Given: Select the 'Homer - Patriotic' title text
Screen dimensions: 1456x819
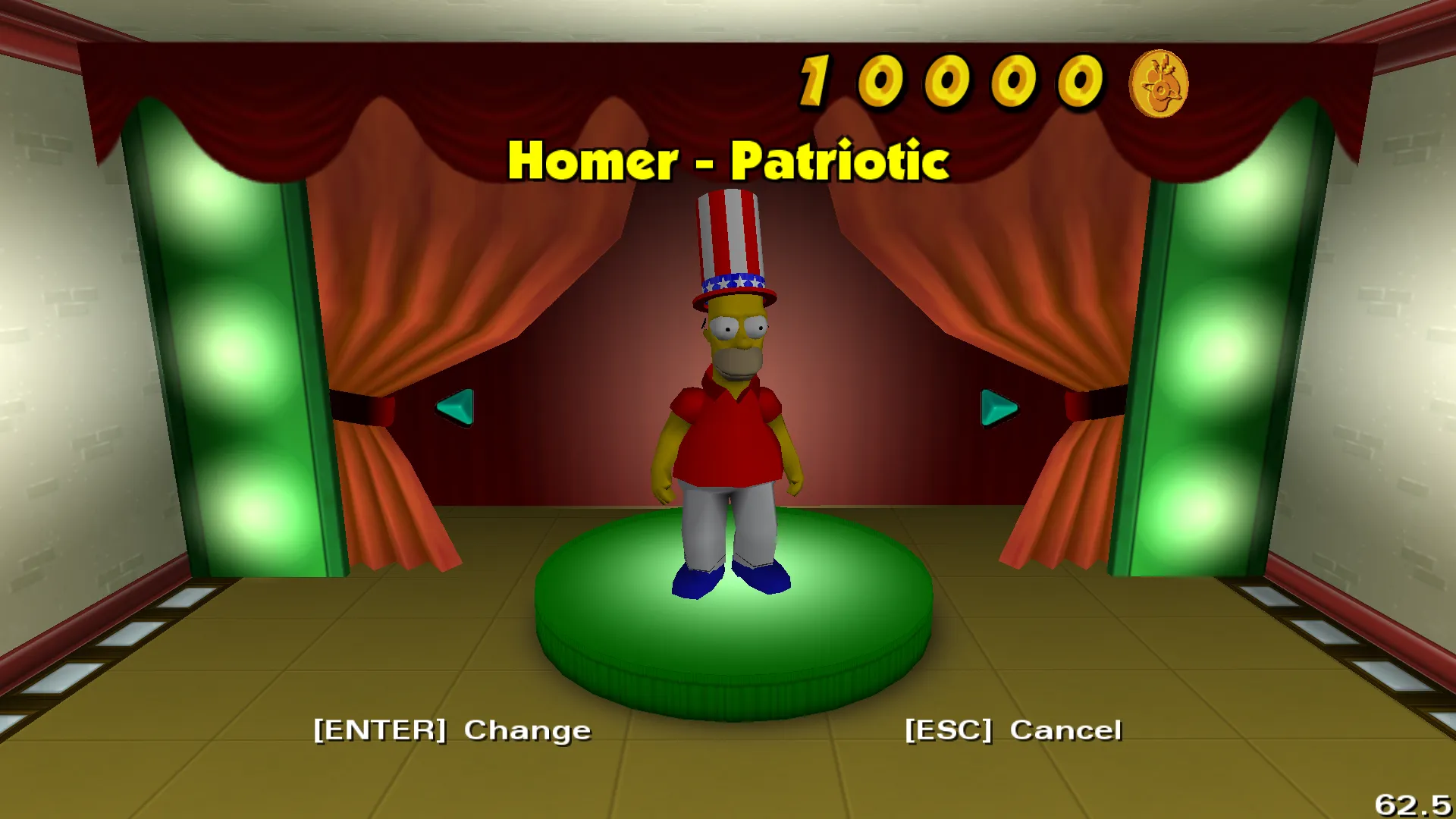Looking at the screenshot, I should 730,159.
